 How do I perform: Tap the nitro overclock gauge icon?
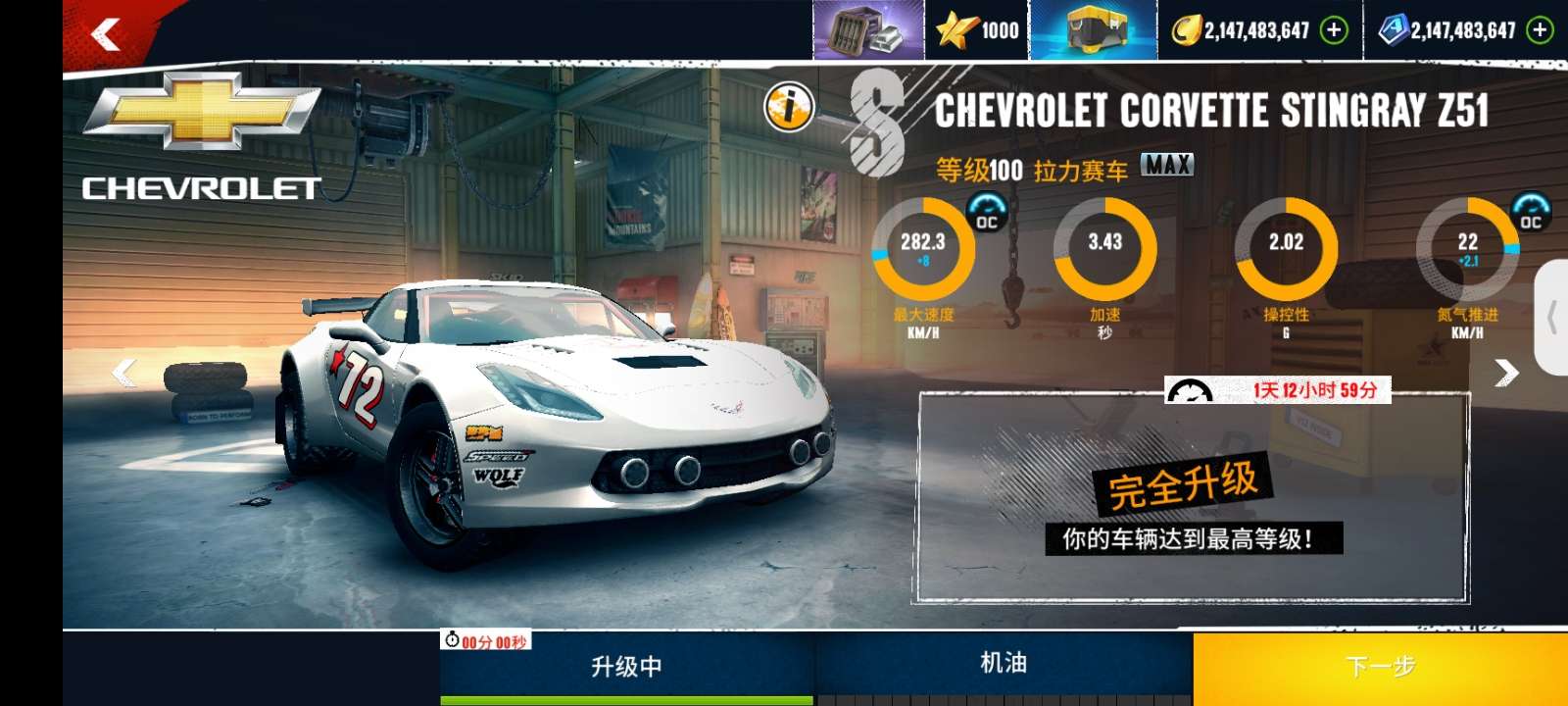tap(1531, 212)
